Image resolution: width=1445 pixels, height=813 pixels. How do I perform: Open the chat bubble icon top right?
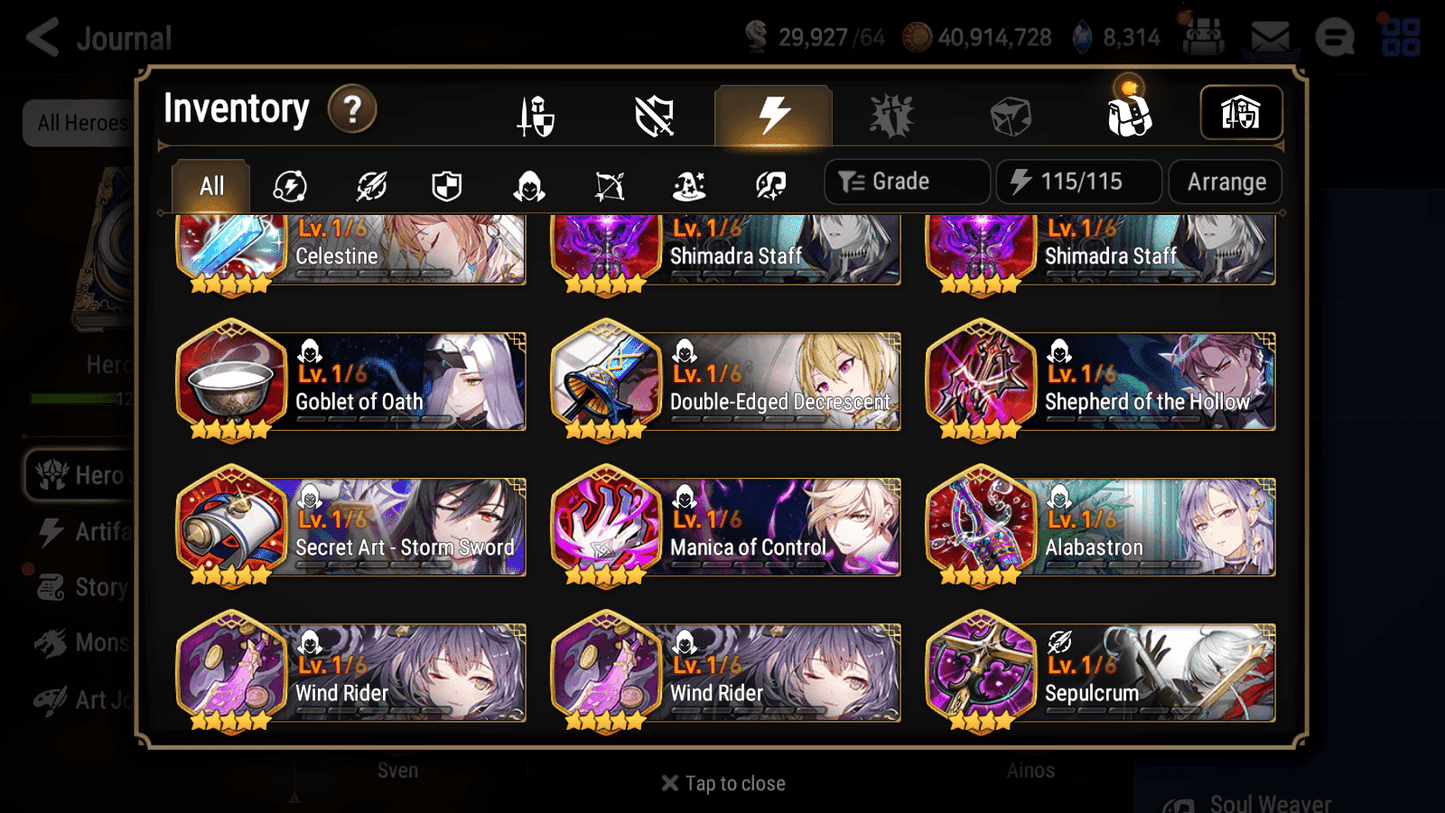click(x=1334, y=36)
